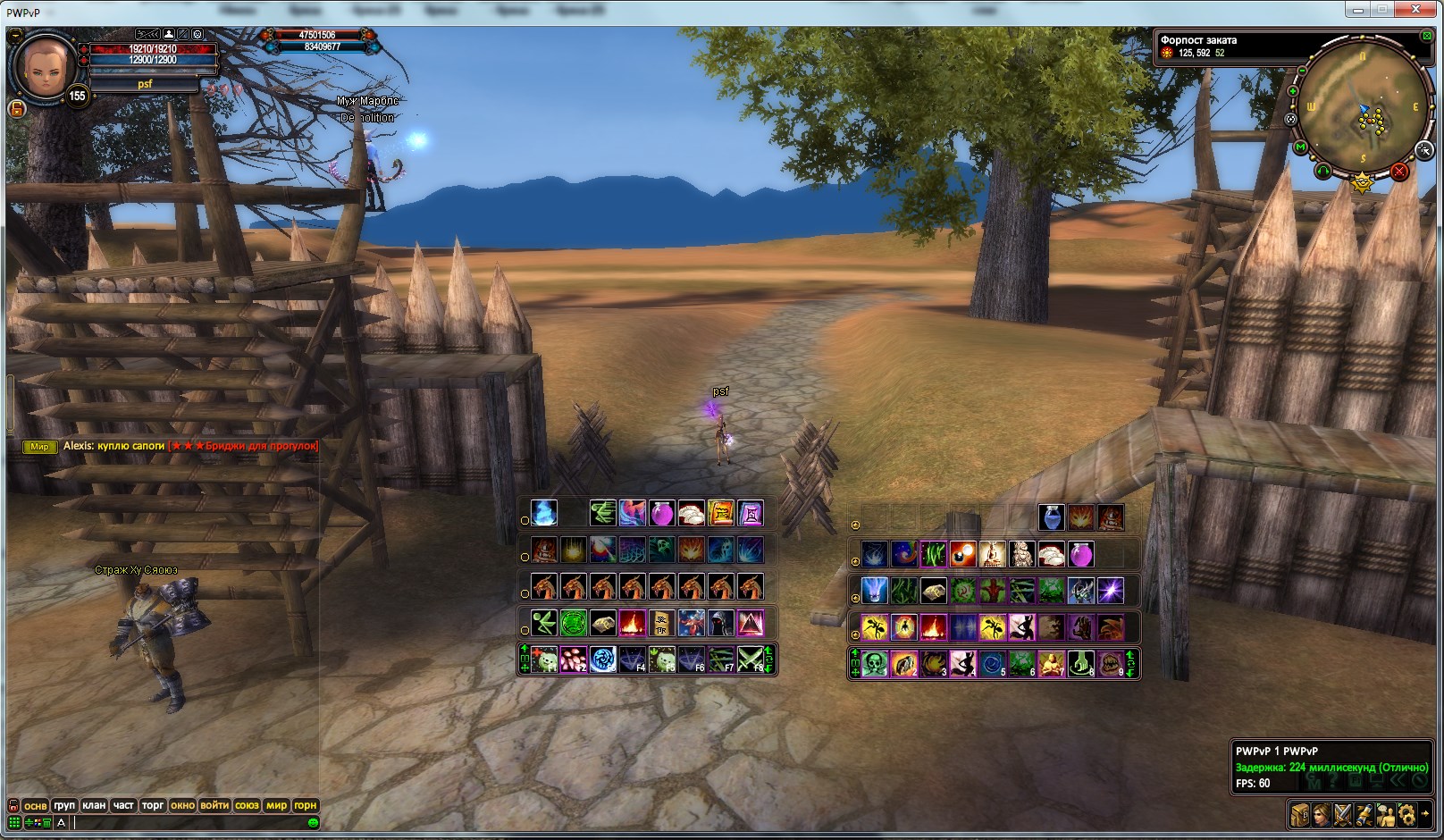Switch to the 'груп' group chat tab
Screen dimensions: 1444x840
click(x=64, y=805)
